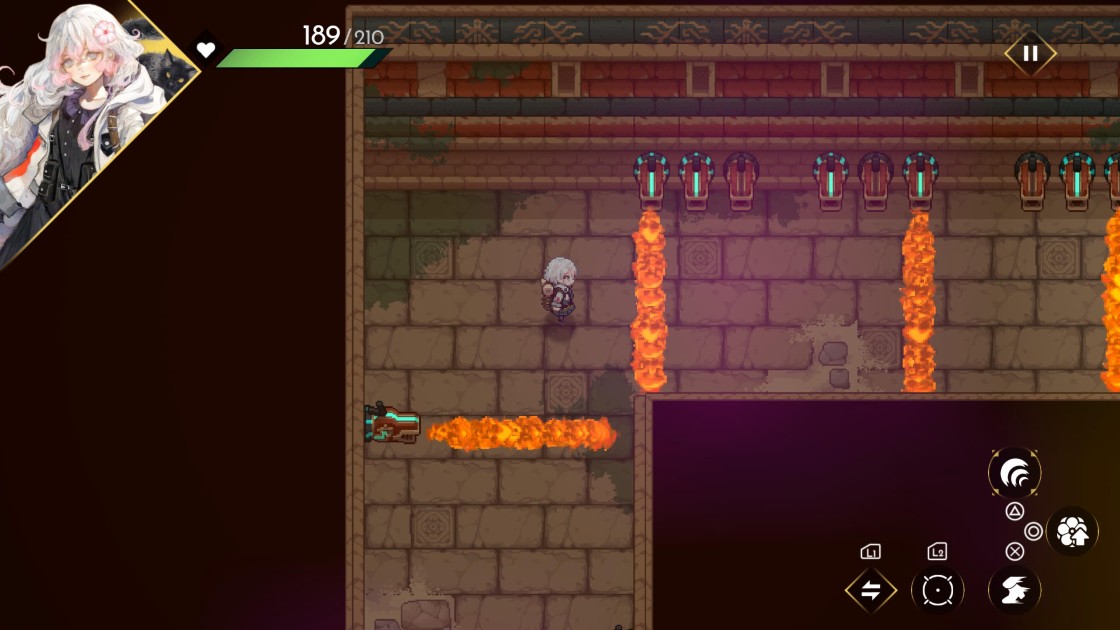Activate the swirling wave skill icon
This screenshot has height=630, width=1120.
(x=1014, y=473)
